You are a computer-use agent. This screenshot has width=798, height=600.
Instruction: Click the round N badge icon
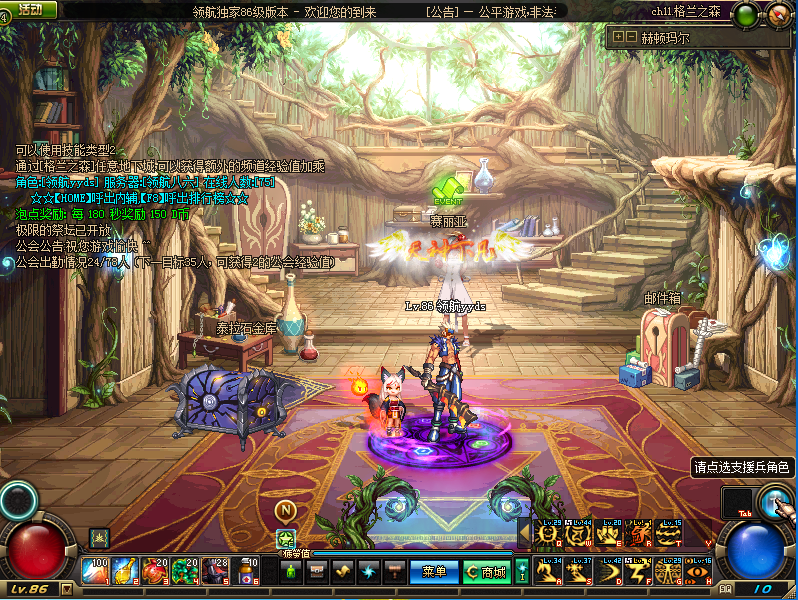pyautogui.click(x=285, y=510)
